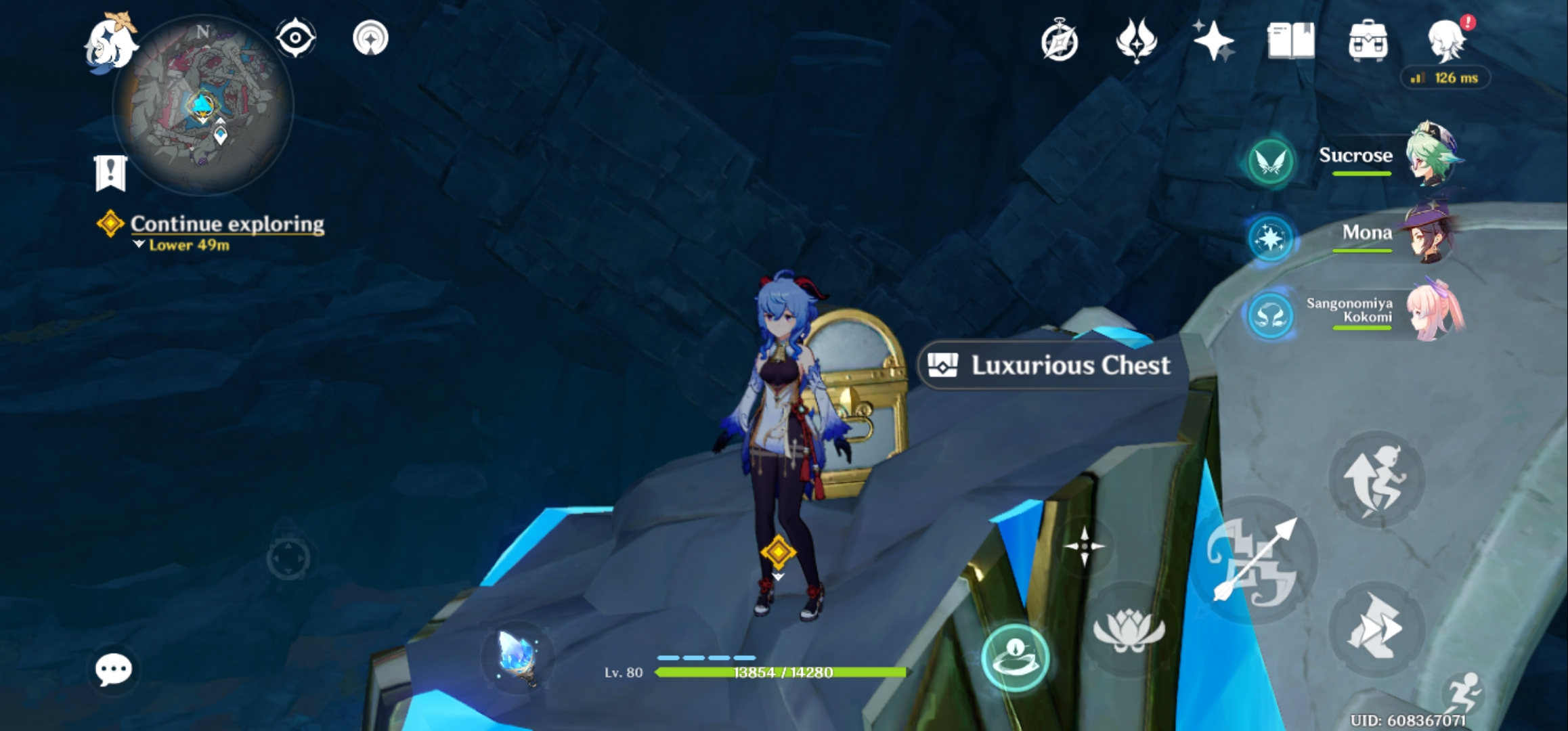Activate Elemental Sight
The width and height of the screenshot is (1568, 731).
click(x=294, y=39)
